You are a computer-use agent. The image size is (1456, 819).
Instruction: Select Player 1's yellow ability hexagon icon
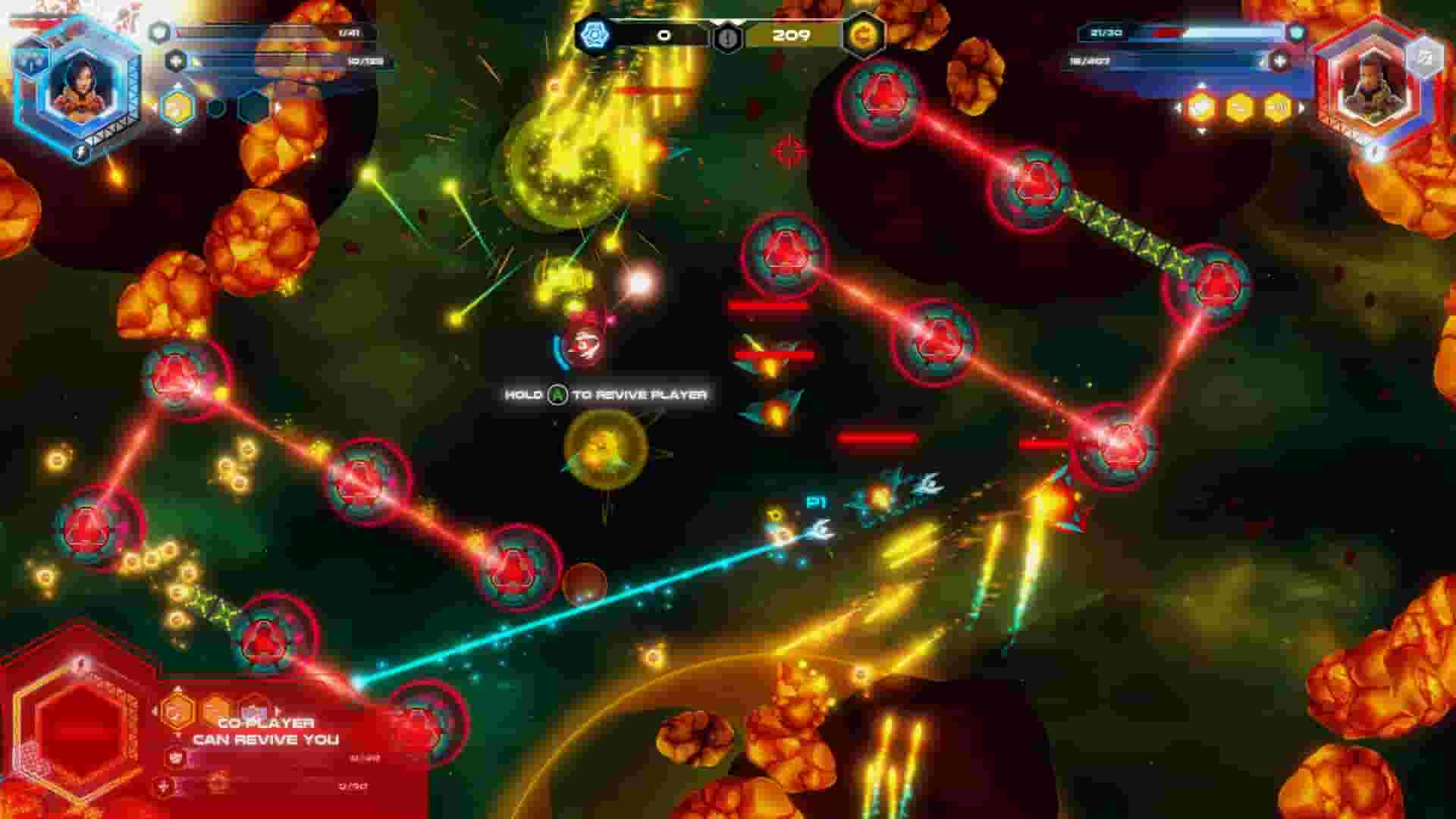(x=177, y=108)
